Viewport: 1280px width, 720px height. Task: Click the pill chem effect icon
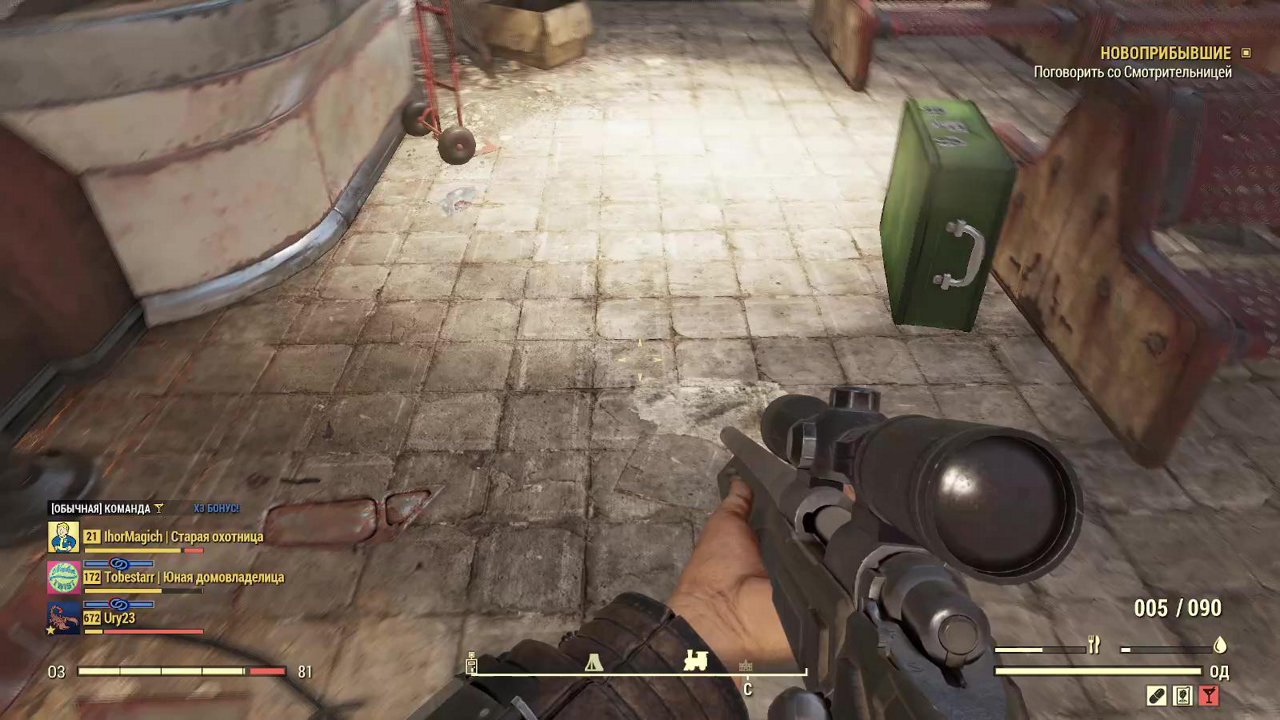tap(1157, 696)
